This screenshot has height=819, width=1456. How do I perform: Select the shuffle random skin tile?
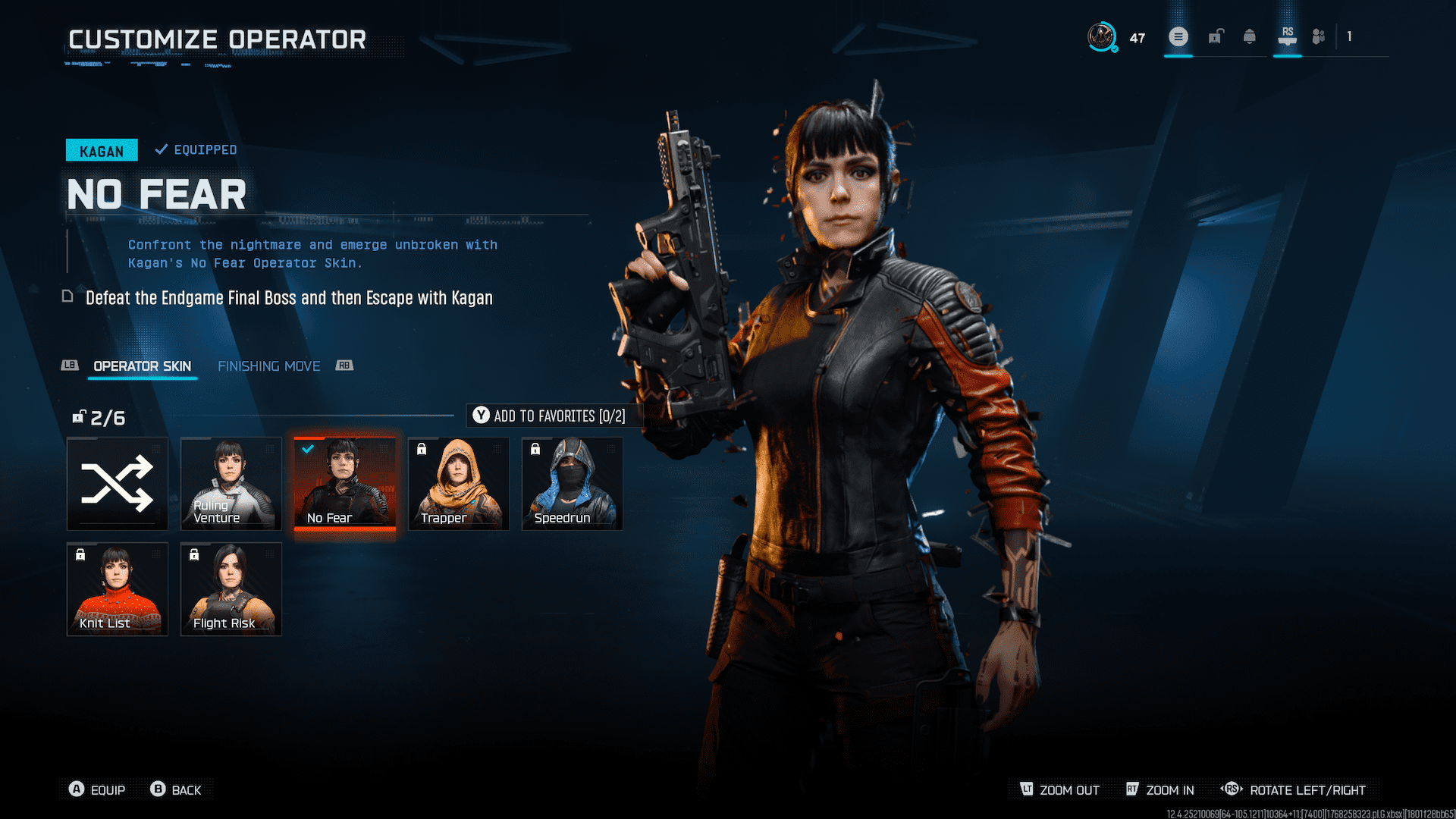coord(118,483)
